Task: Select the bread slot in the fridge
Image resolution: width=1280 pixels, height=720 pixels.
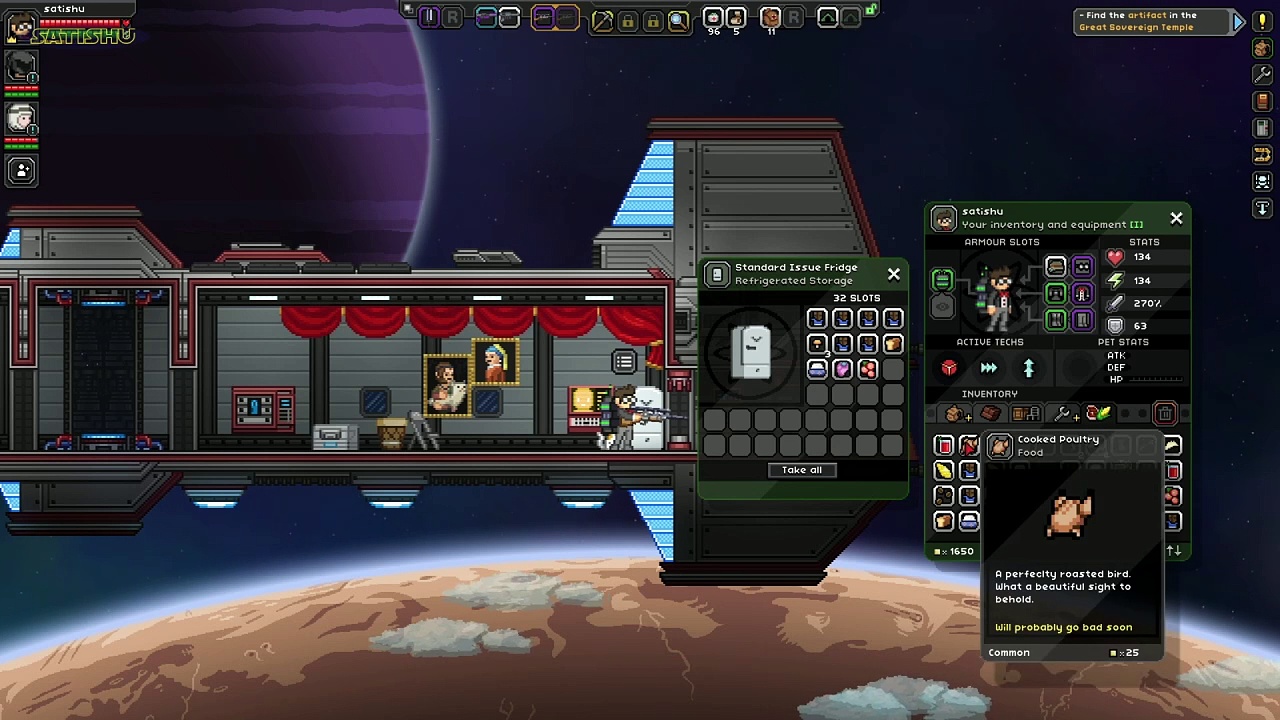Action: click(x=893, y=344)
